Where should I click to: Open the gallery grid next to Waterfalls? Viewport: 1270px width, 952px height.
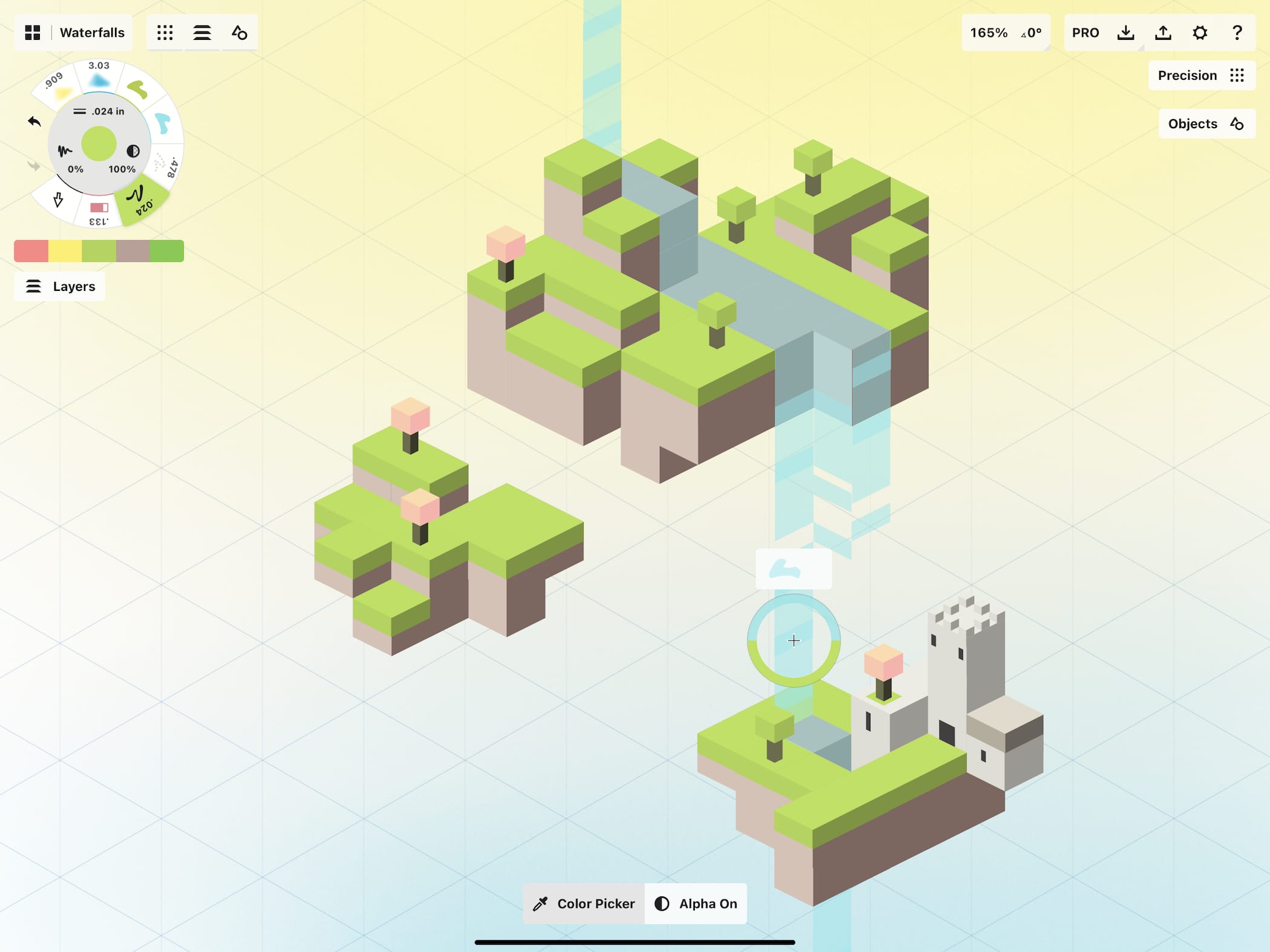tap(33, 33)
